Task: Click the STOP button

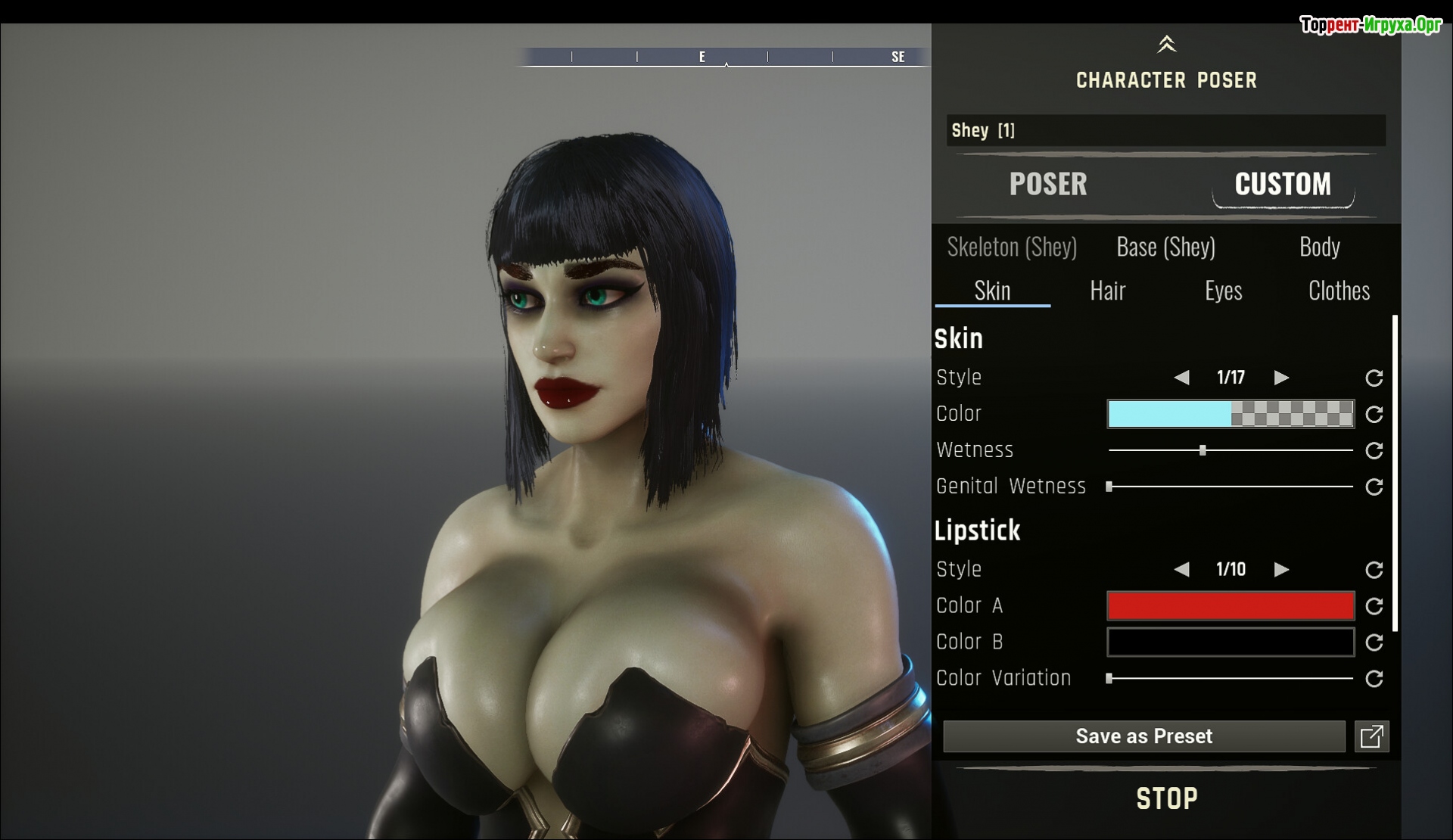Action: (1166, 799)
